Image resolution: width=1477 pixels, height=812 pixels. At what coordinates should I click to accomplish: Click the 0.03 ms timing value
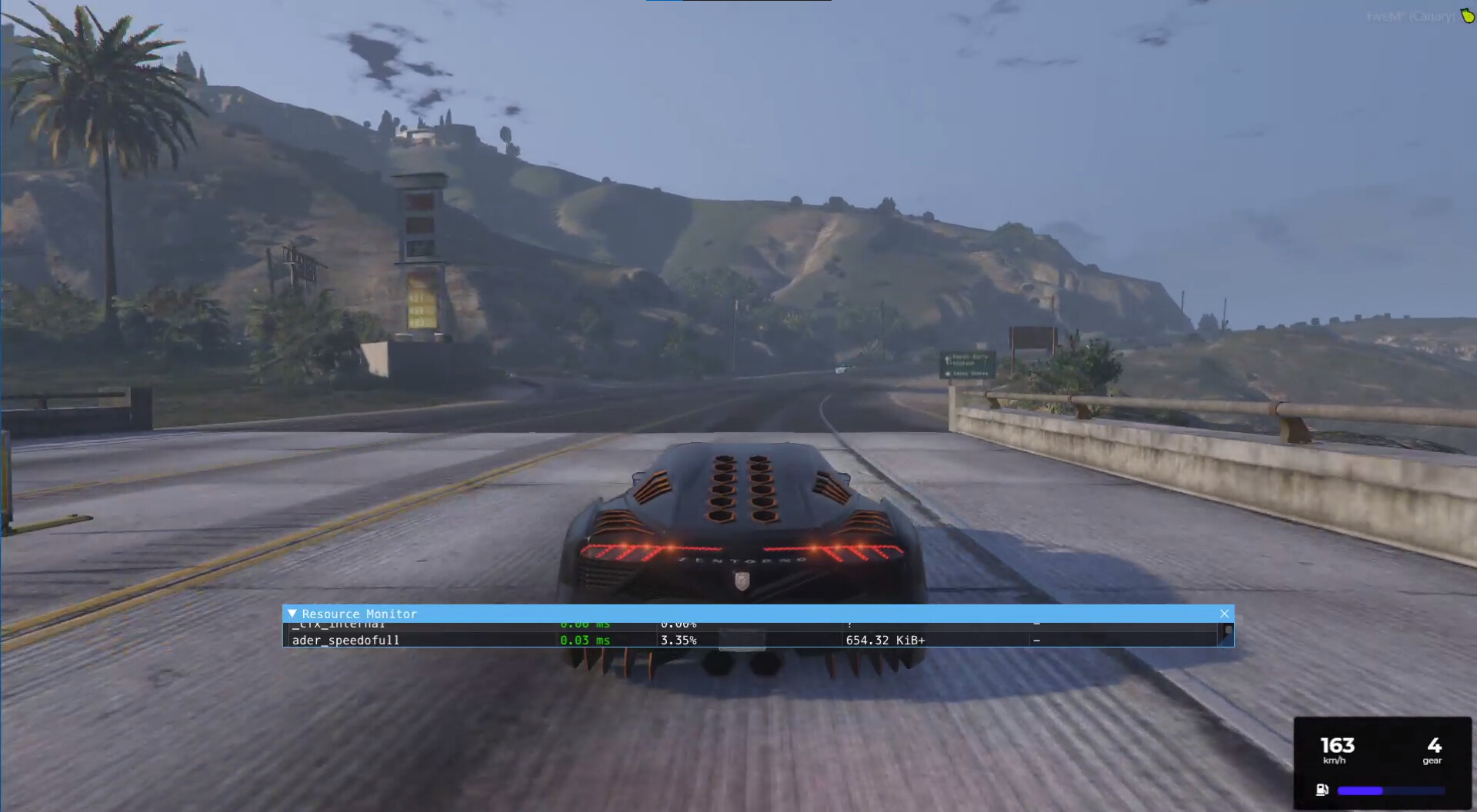[x=586, y=640]
